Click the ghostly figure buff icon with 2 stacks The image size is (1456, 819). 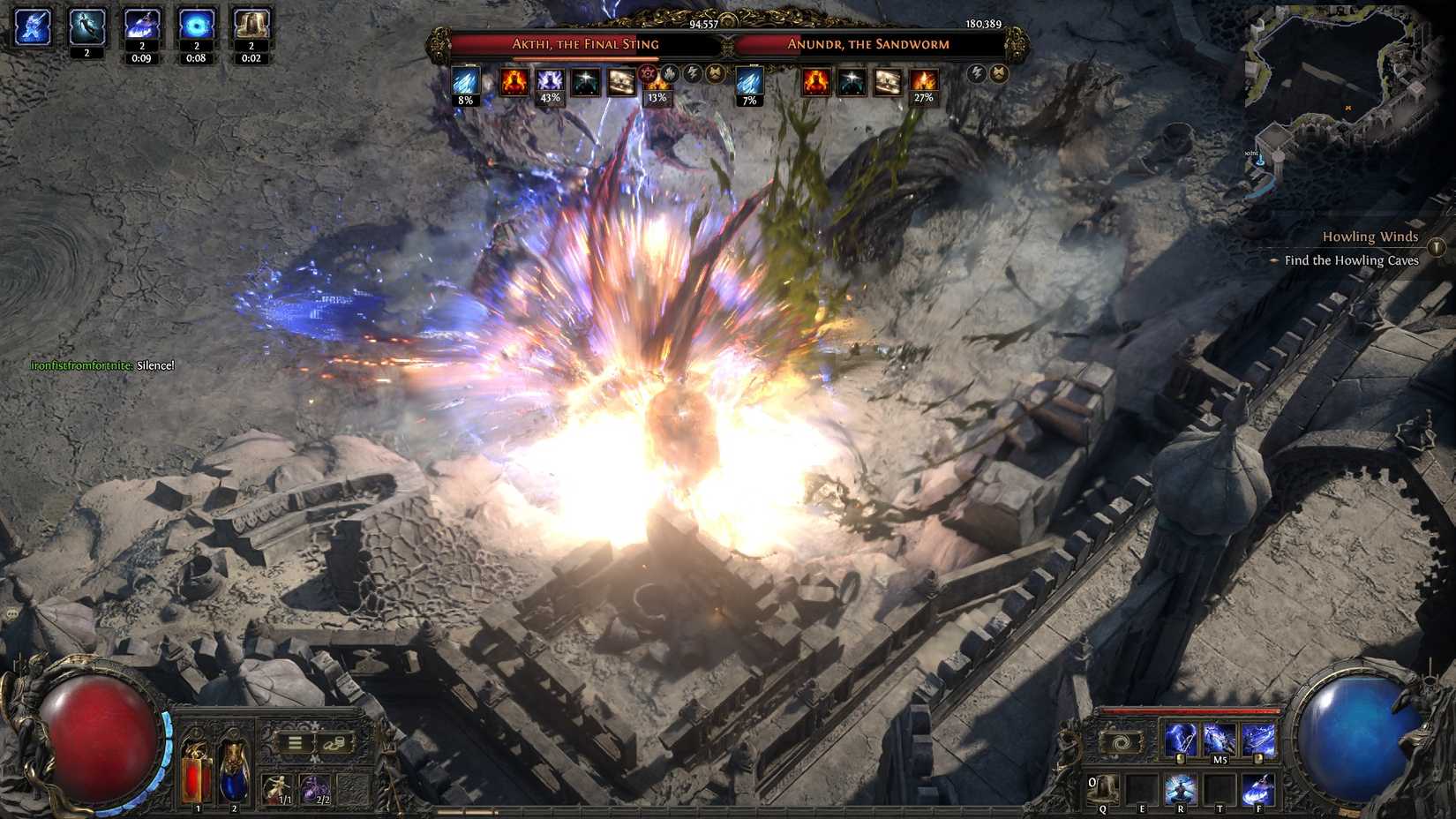pos(86,26)
